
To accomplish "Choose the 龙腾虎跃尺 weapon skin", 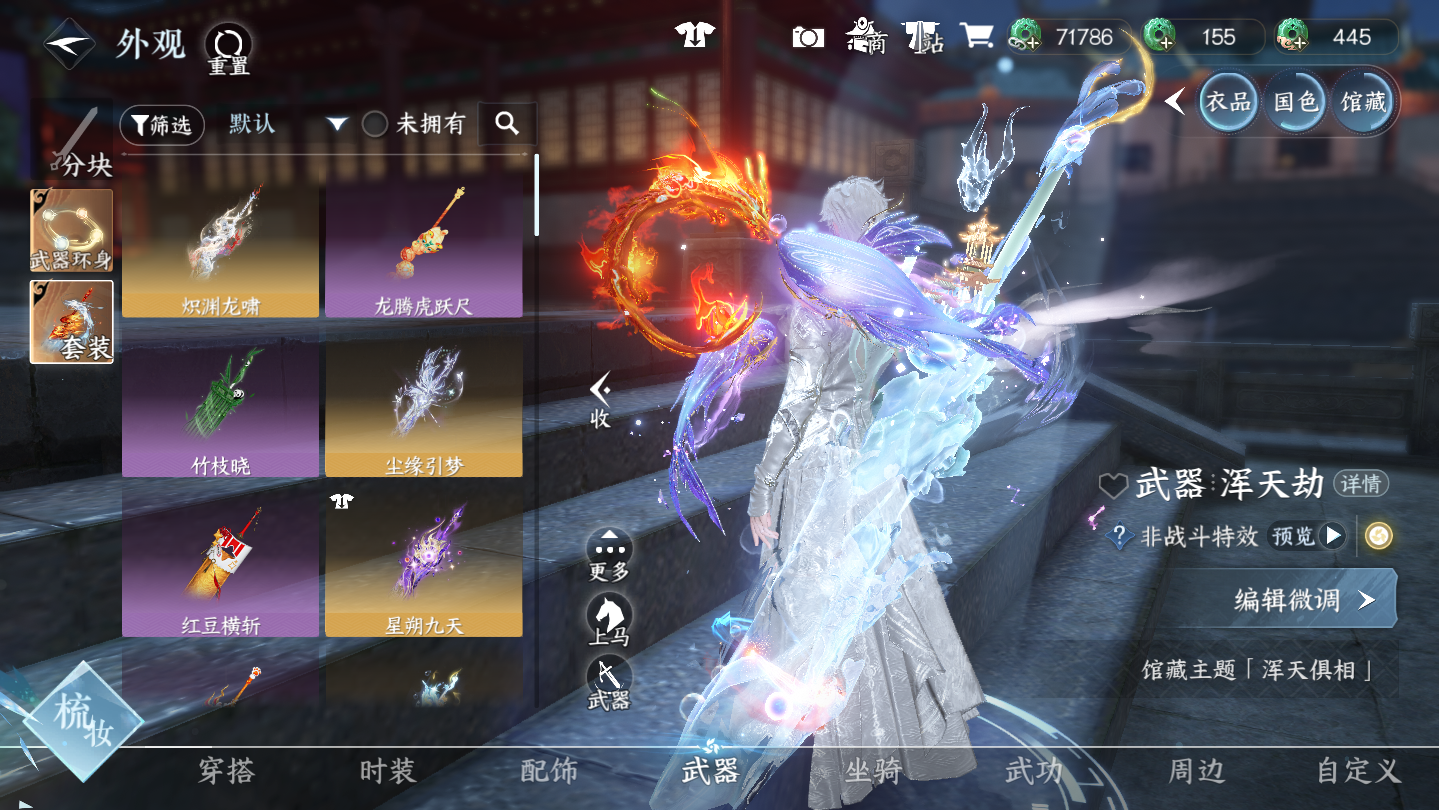I will 423,248.
